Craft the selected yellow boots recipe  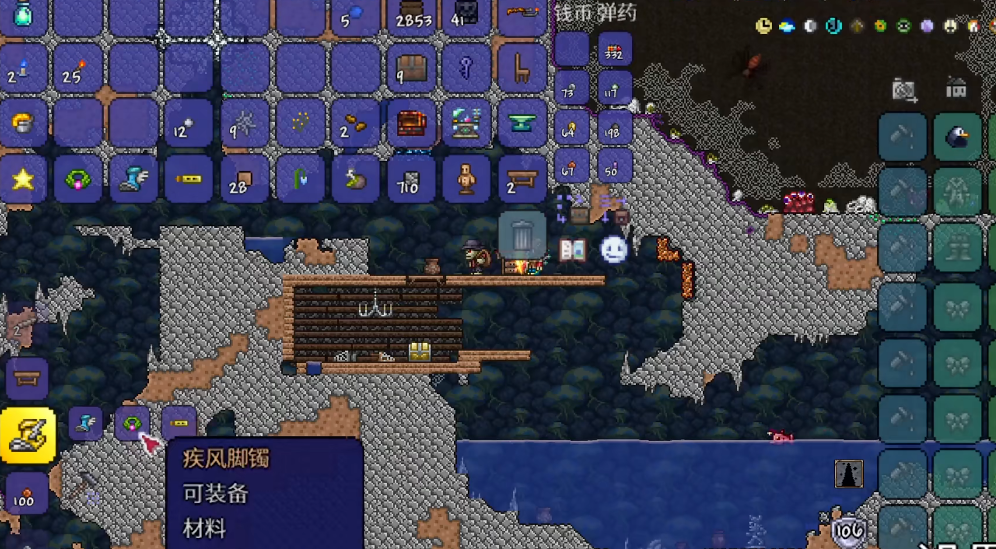(x=27, y=435)
